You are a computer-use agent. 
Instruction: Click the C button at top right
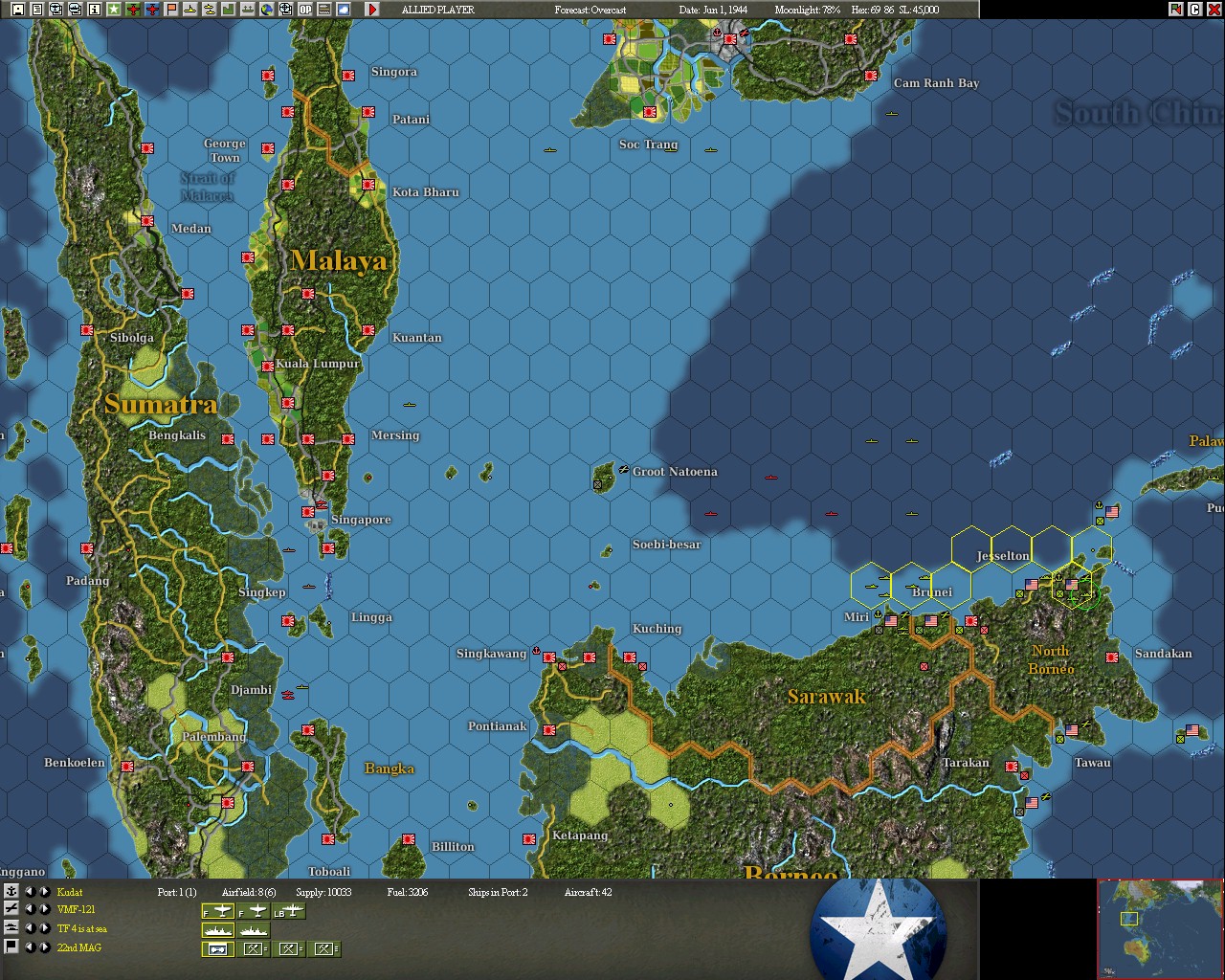click(x=1195, y=9)
